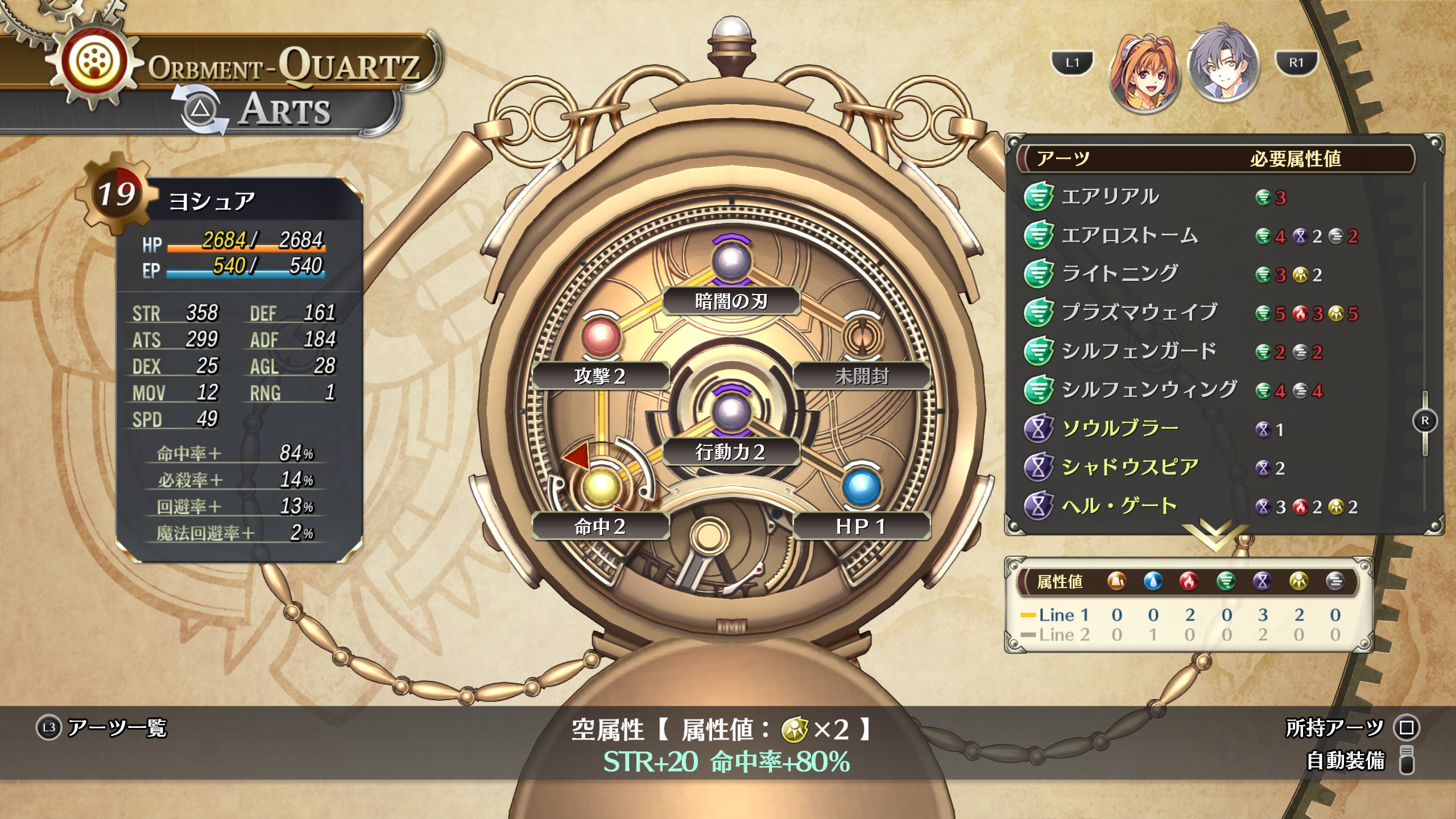Select the yellow 命中2 quartz slot
This screenshot has width=1456, height=819.
(601, 487)
